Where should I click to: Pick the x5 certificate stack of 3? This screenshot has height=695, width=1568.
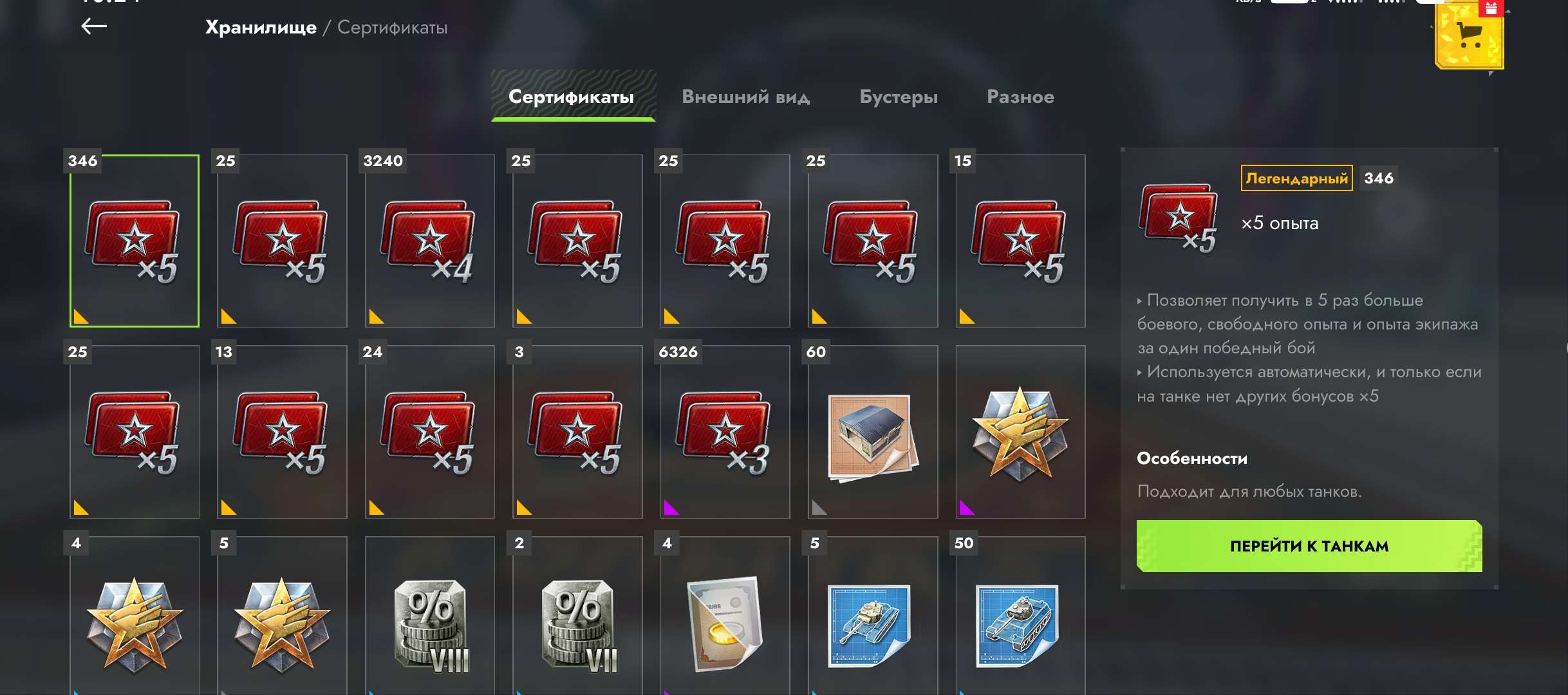click(577, 432)
